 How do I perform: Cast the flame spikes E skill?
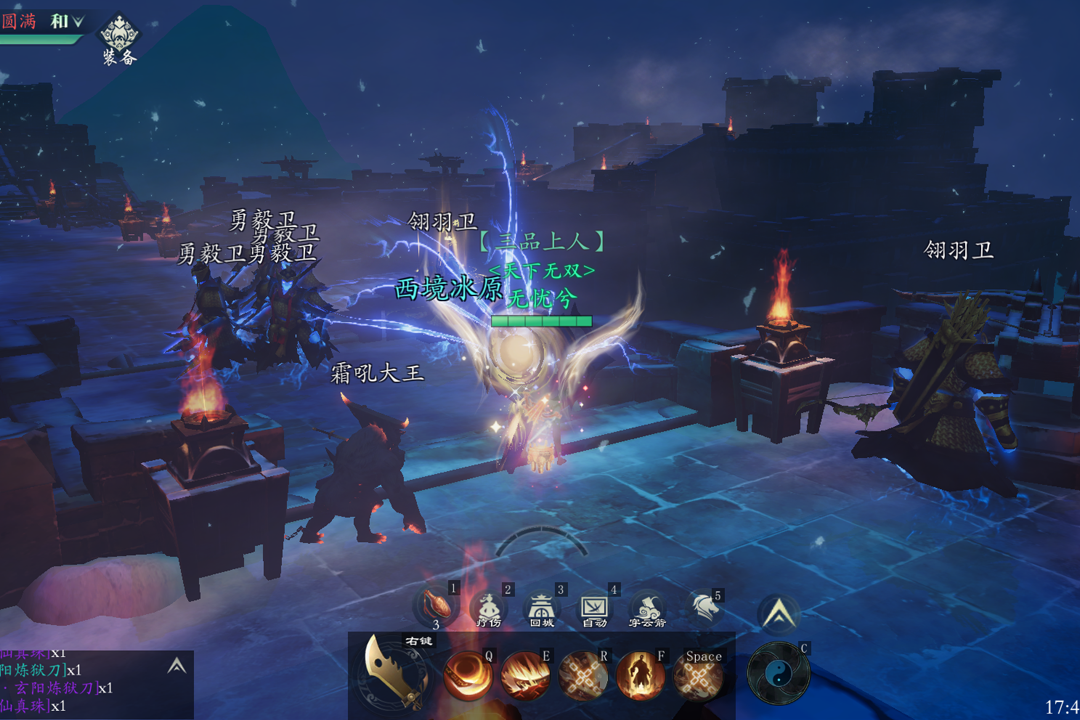pyautogui.click(x=524, y=675)
